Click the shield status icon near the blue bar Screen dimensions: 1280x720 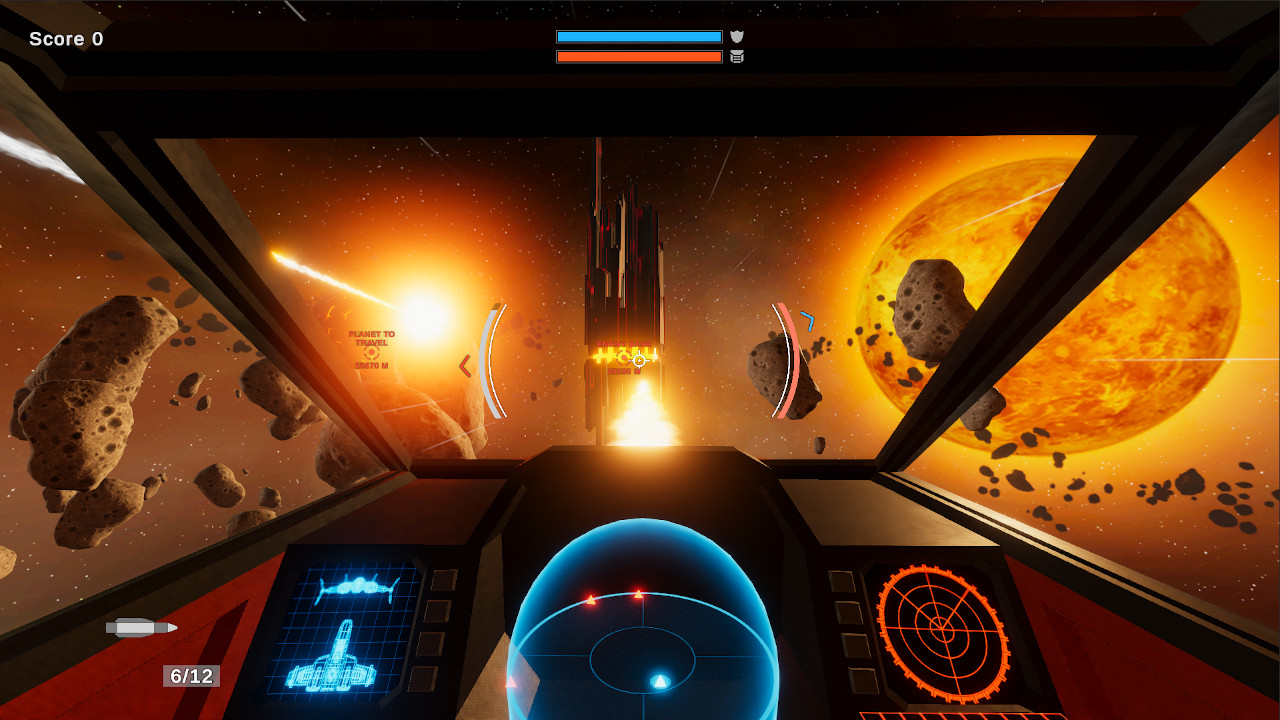tap(737, 36)
